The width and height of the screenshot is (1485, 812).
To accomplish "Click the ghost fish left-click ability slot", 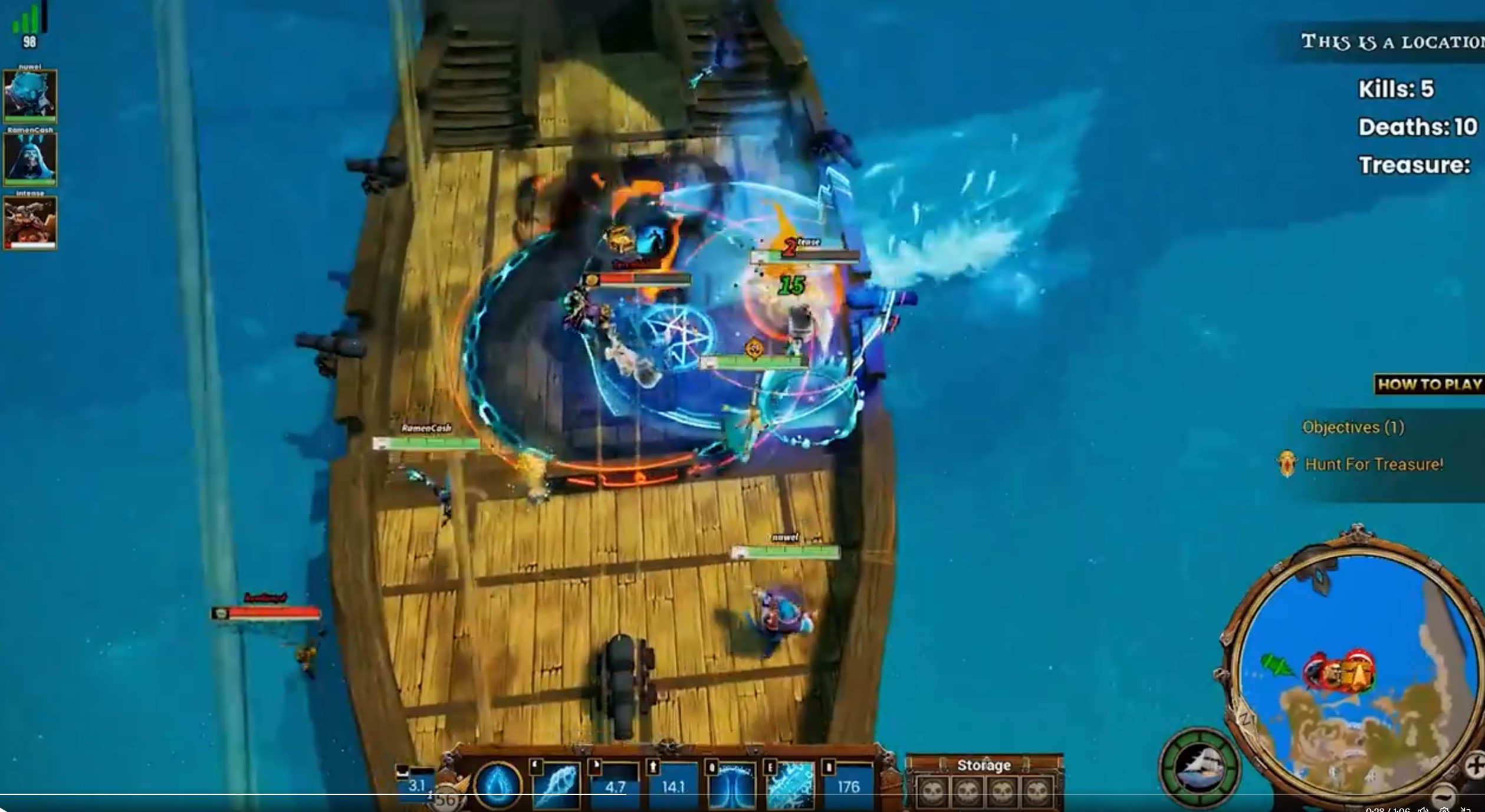I will pos(556,787).
